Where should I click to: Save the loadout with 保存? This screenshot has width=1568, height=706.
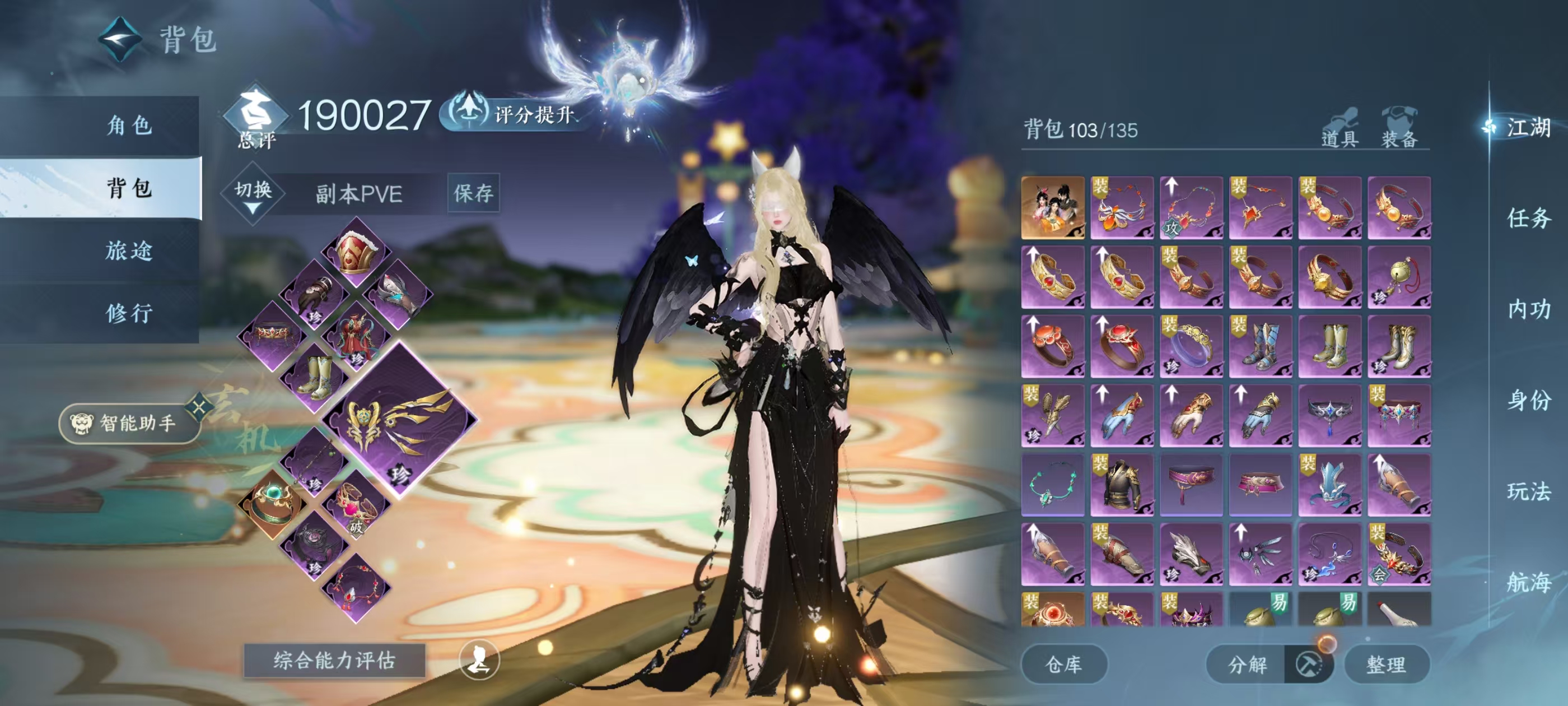(x=473, y=194)
